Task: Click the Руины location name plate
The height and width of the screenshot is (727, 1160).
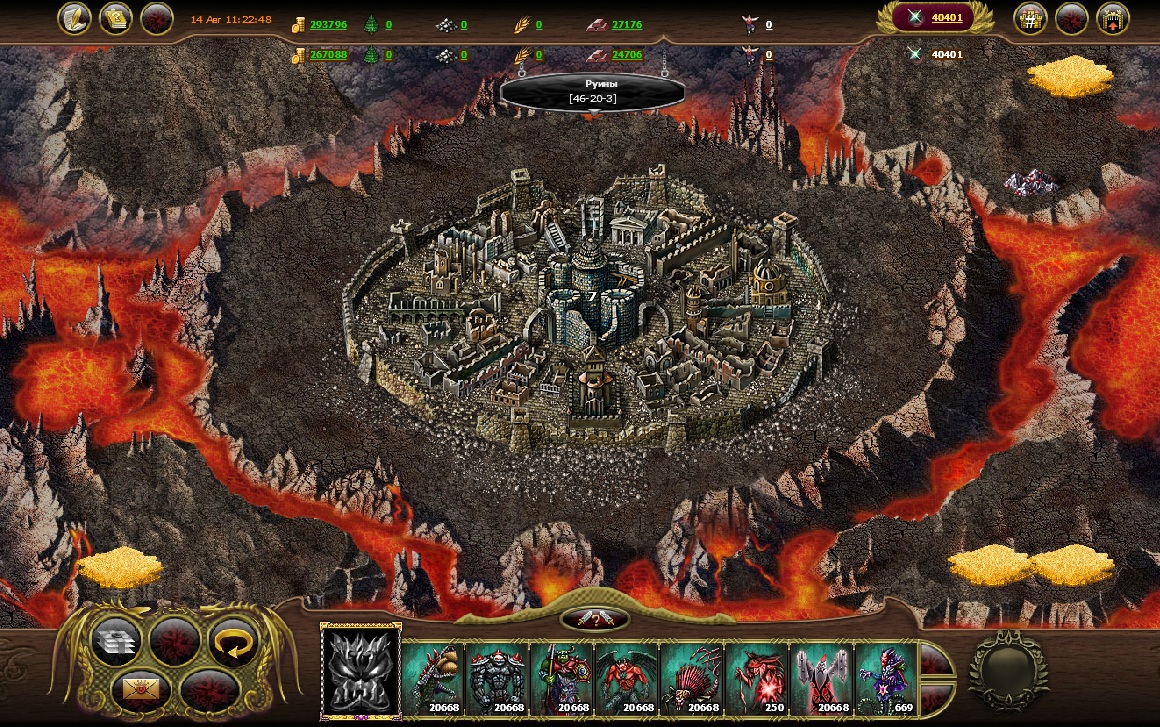Action: [592, 92]
